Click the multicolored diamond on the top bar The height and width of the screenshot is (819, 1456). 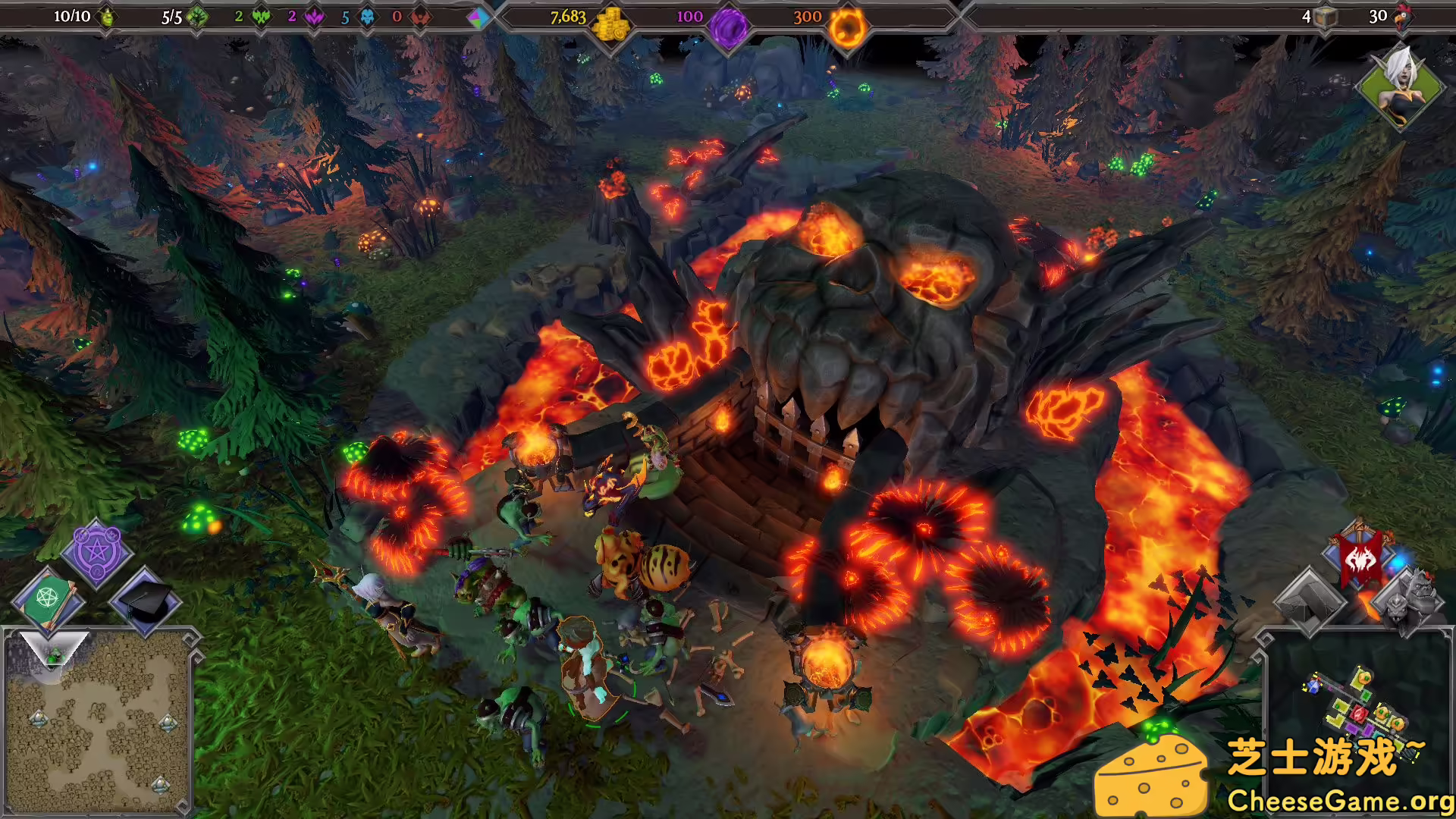tap(478, 17)
